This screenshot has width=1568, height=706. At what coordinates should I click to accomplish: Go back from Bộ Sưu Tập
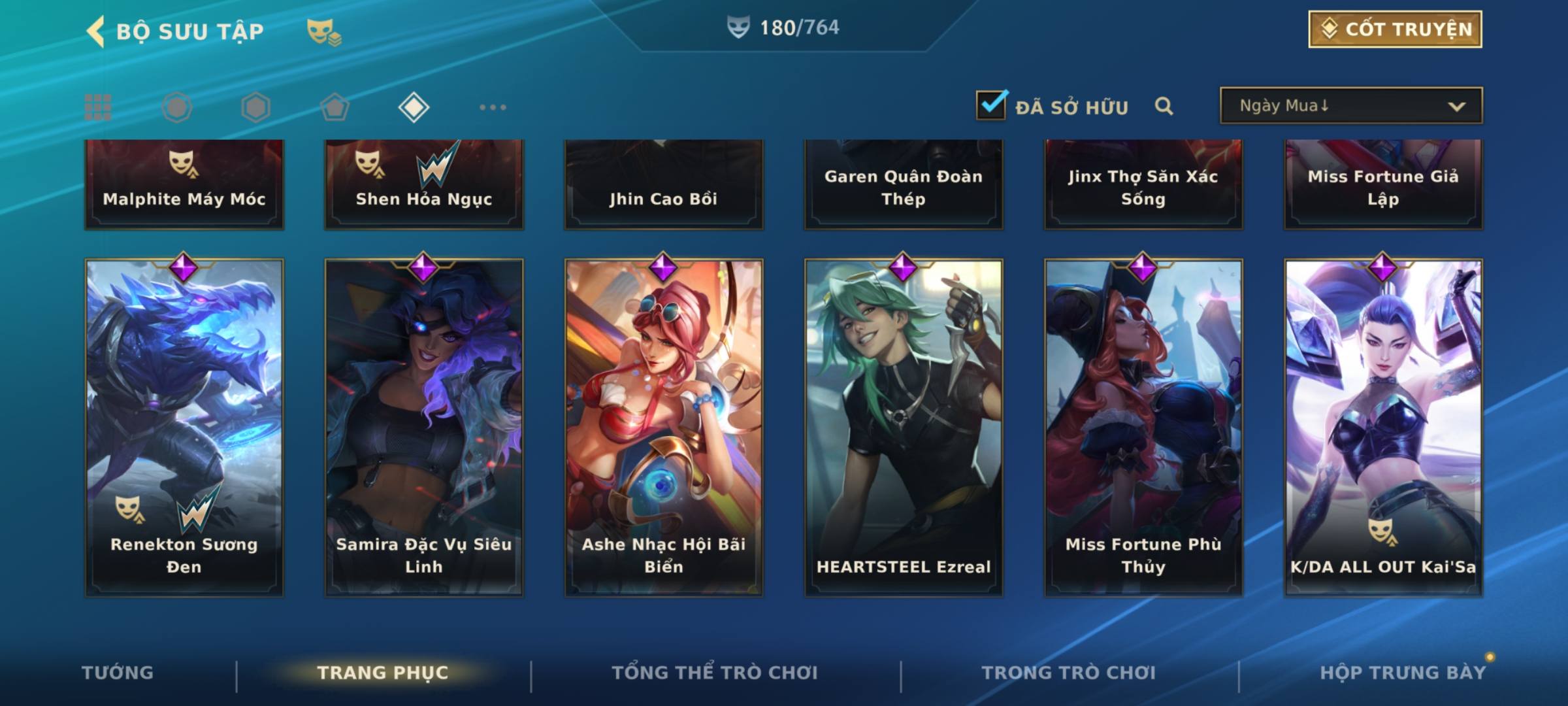point(97,31)
